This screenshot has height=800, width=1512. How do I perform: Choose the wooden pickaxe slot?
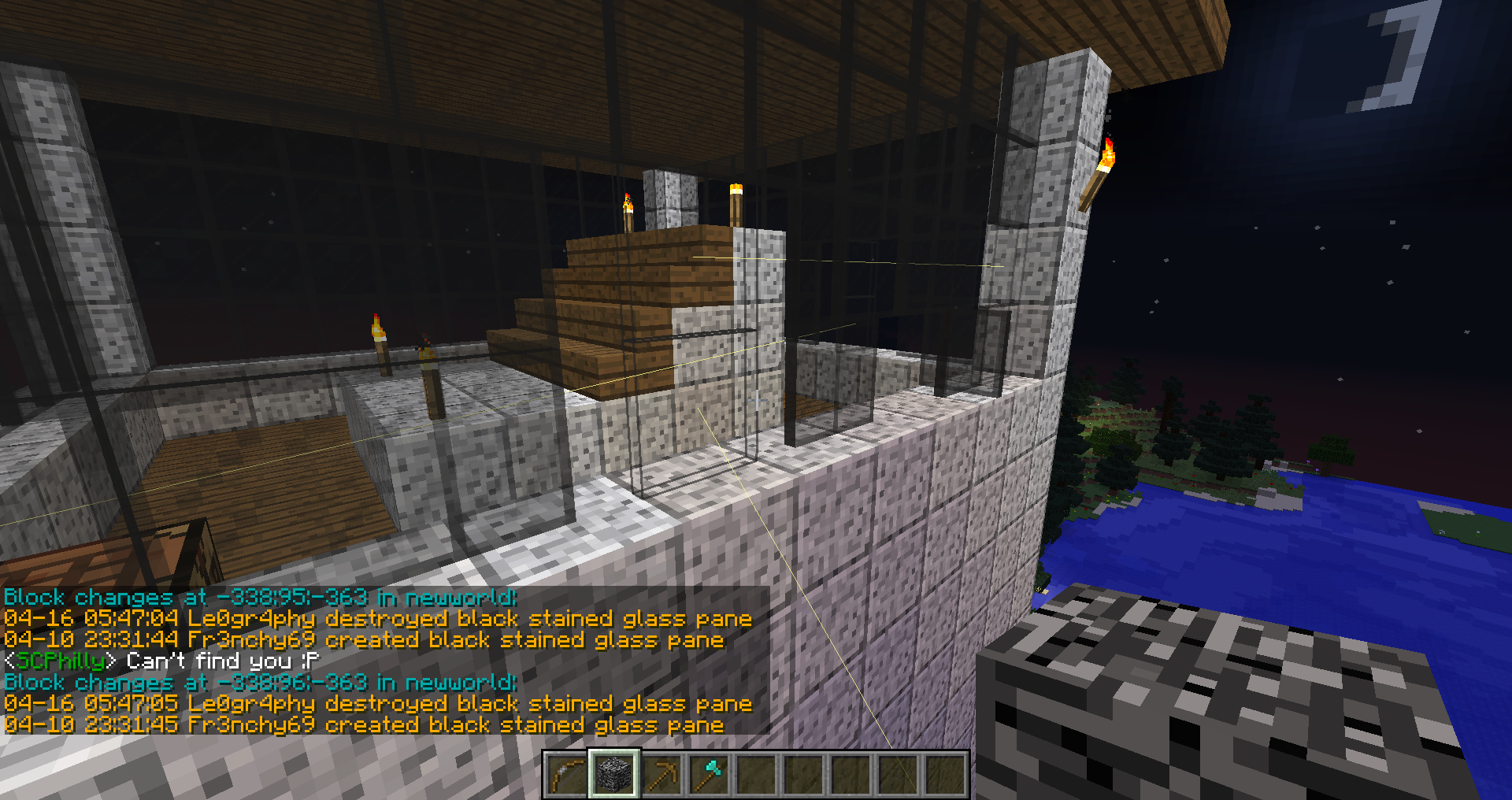(661, 775)
